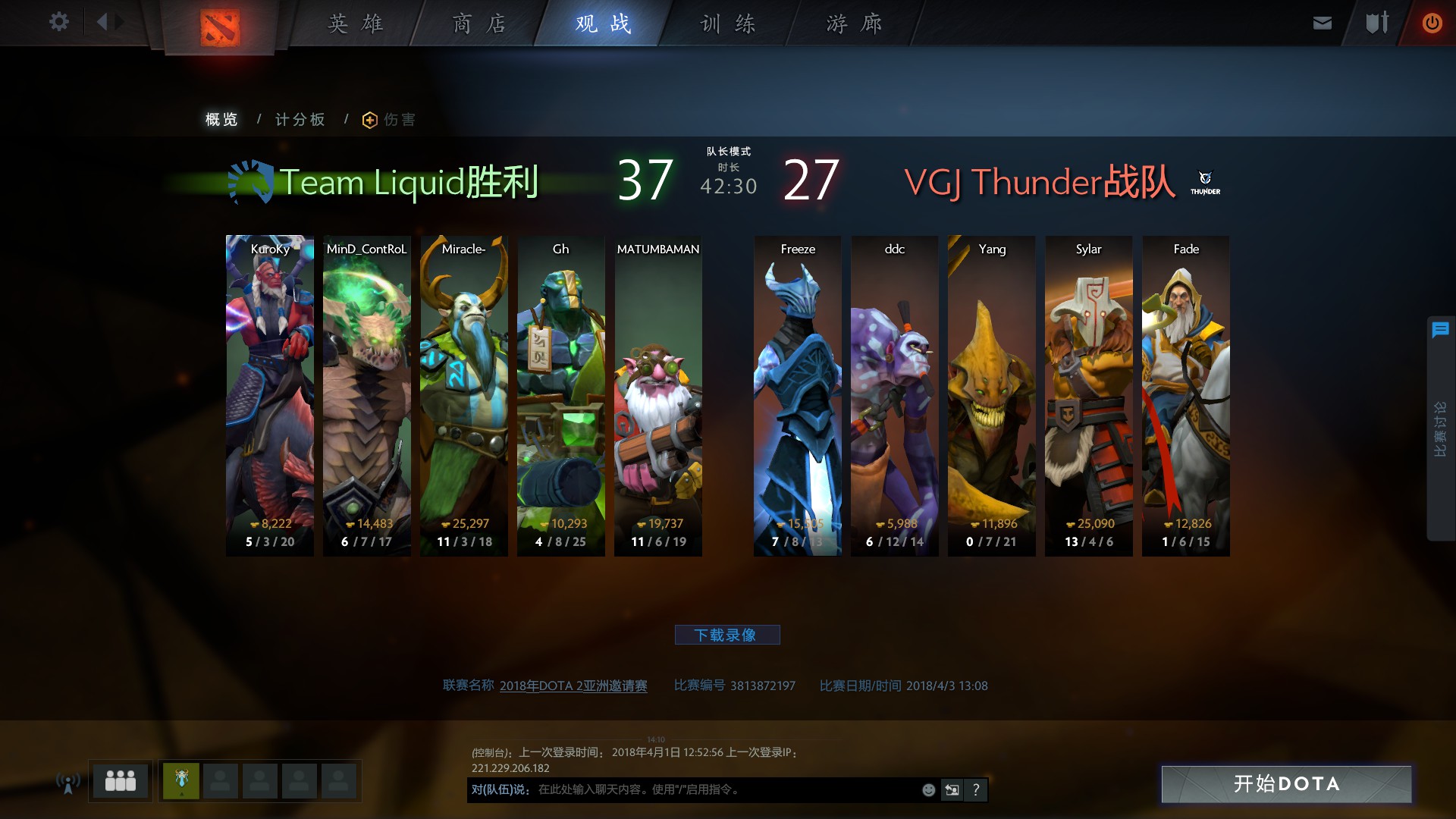This screenshot has width=1456, height=819.
Task: Click the power quit icon
Action: tap(1432, 23)
